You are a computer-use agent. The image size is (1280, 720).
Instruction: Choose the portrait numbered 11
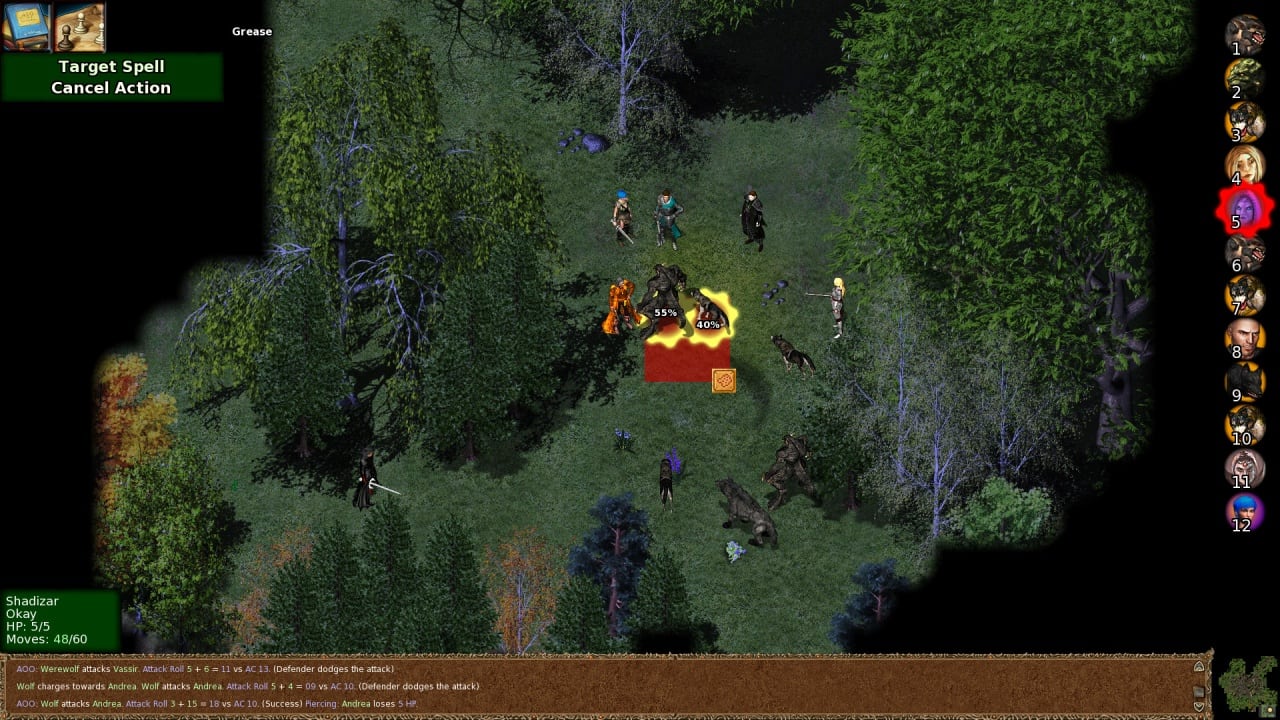[x=1244, y=468]
